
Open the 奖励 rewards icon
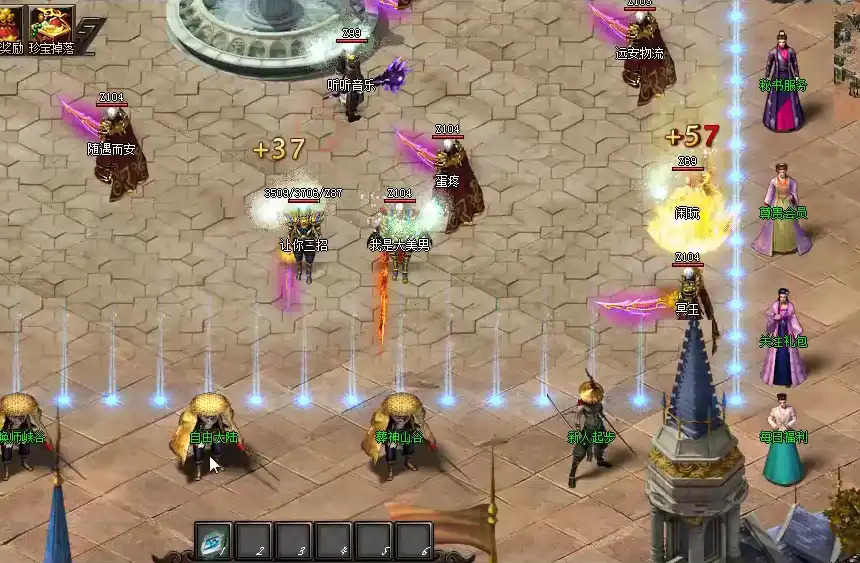click(10, 24)
